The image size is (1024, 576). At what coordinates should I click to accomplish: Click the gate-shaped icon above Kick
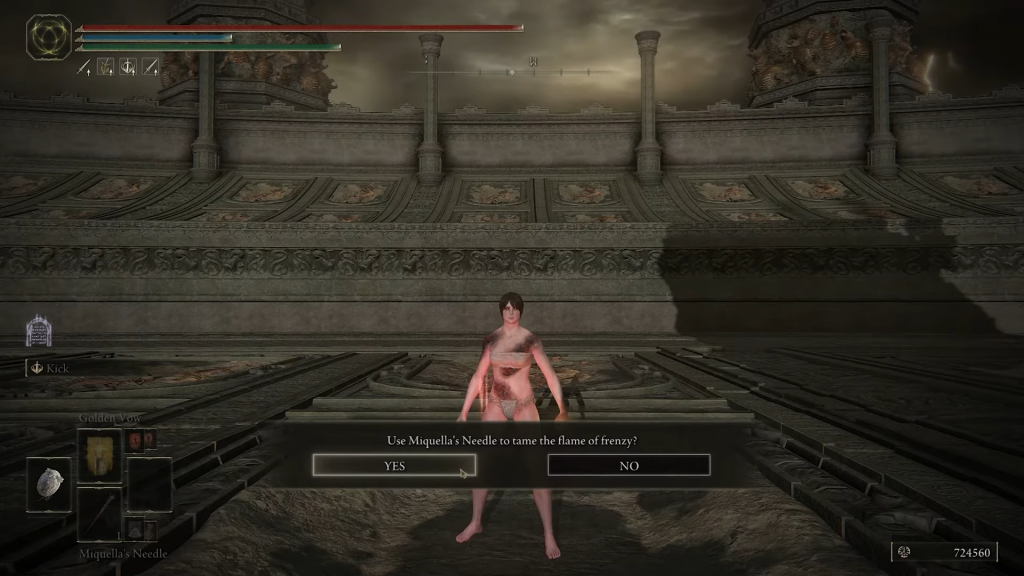click(x=38, y=331)
